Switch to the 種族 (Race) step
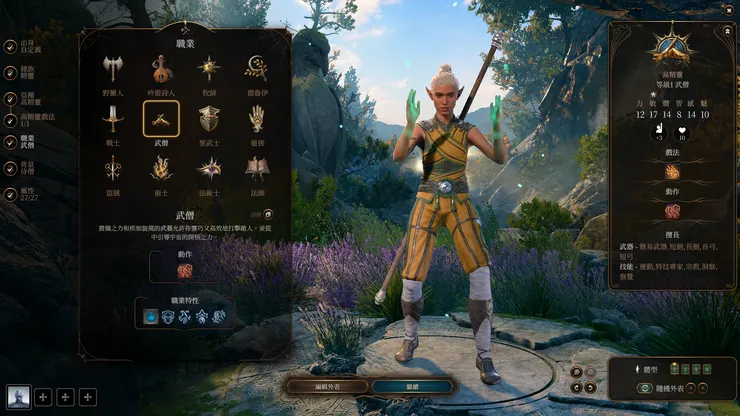Image resolution: width=740 pixels, height=416 pixels. point(26,72)
